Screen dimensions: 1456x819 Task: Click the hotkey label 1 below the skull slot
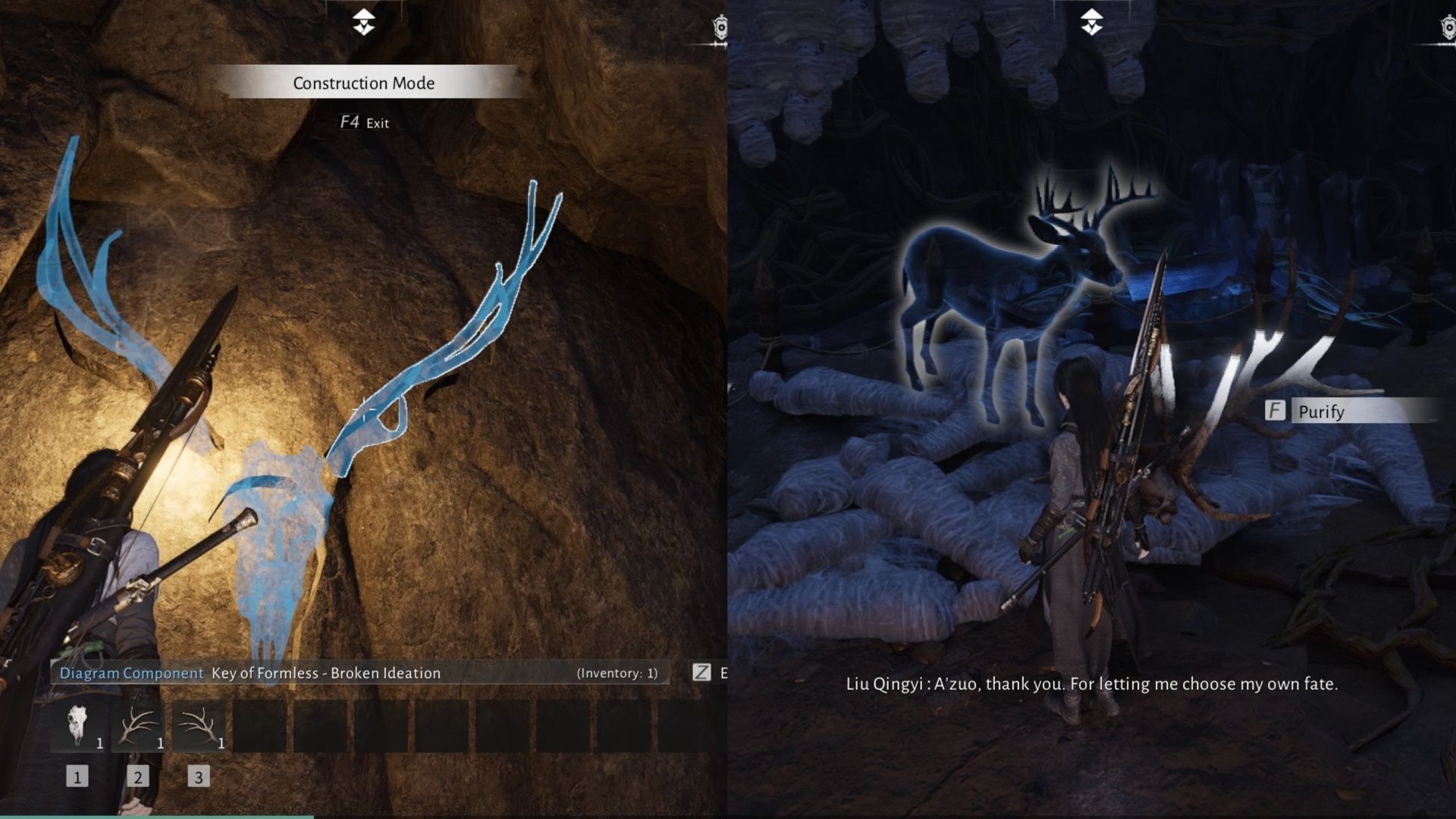[x=76, y=776]
